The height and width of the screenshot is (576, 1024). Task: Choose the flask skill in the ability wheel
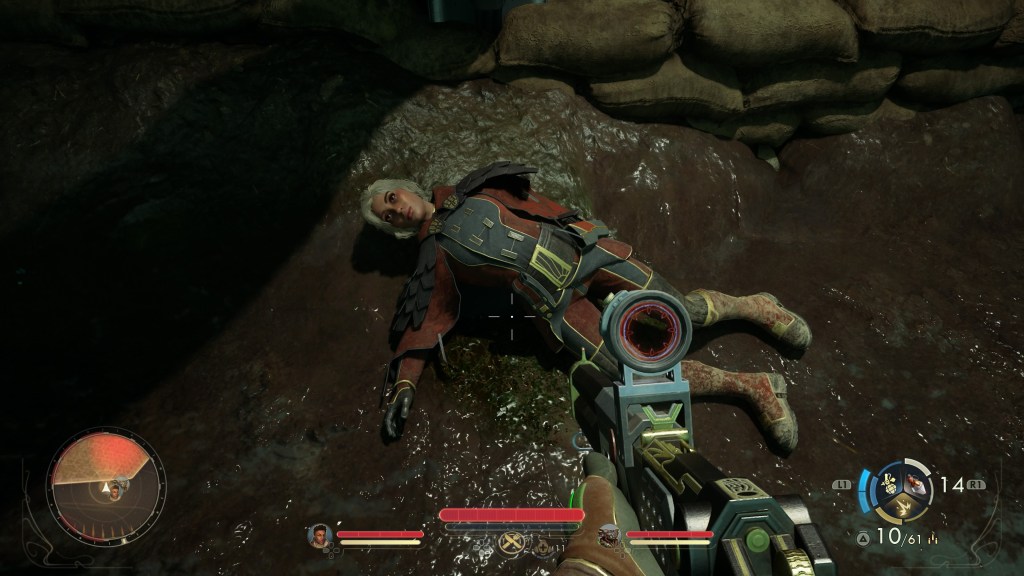click(887, 485)
